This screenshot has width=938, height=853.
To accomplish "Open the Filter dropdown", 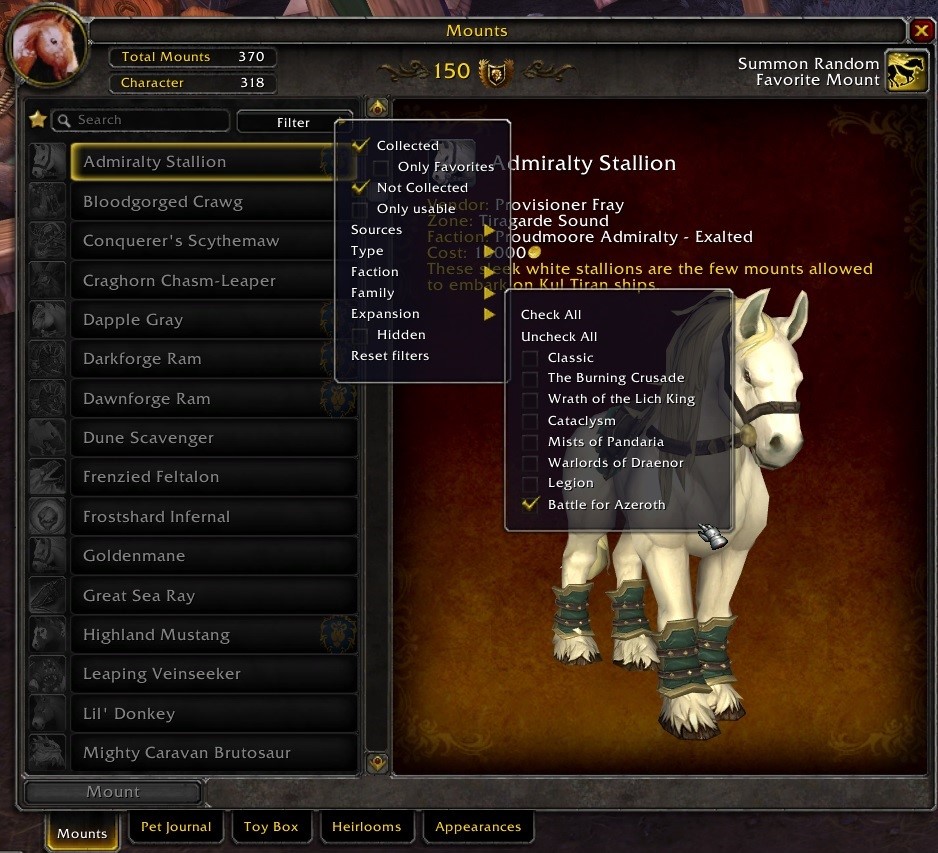I will 294,122.
